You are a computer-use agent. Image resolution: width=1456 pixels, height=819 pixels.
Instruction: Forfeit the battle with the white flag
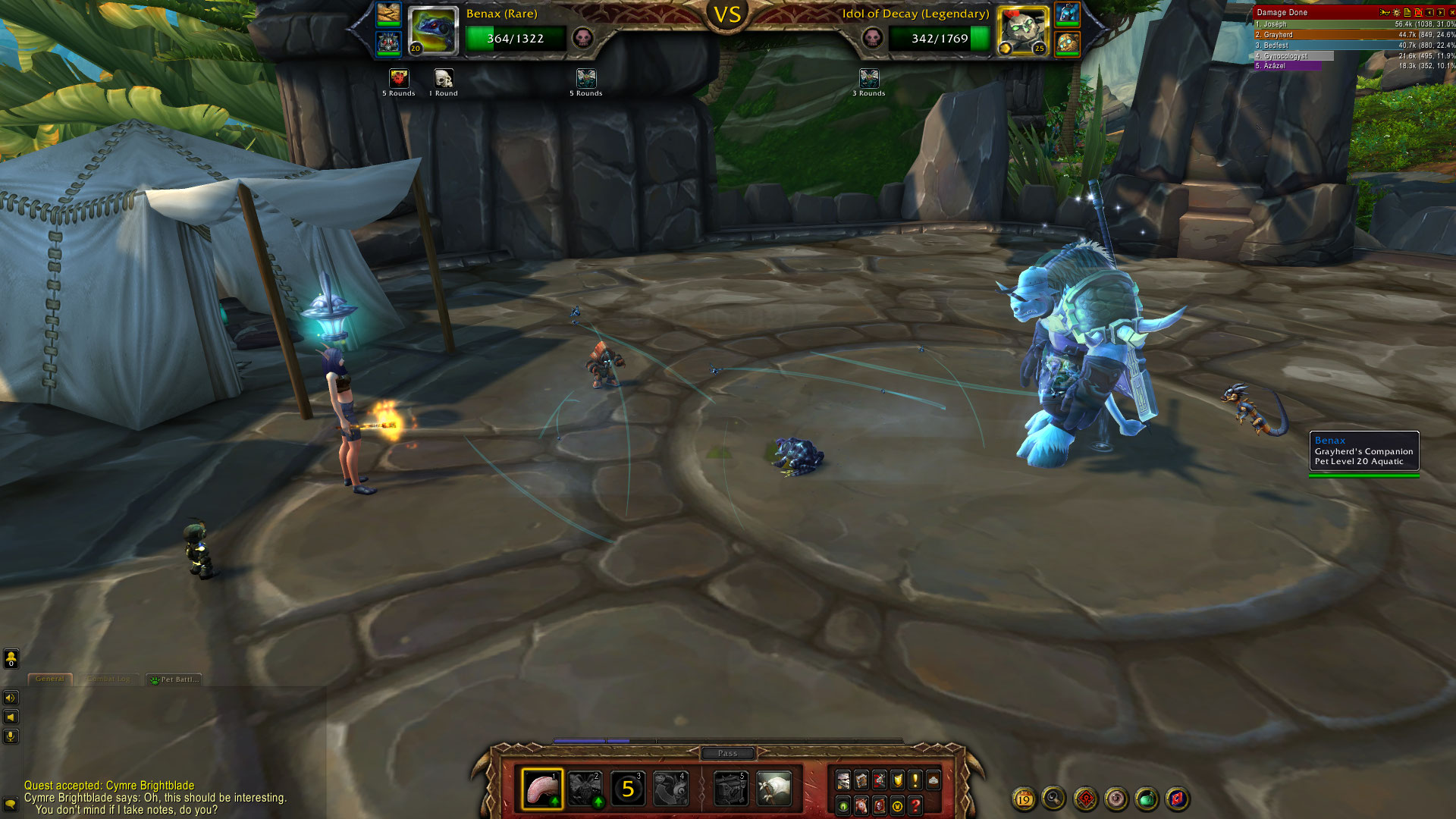tap(774, 789)
